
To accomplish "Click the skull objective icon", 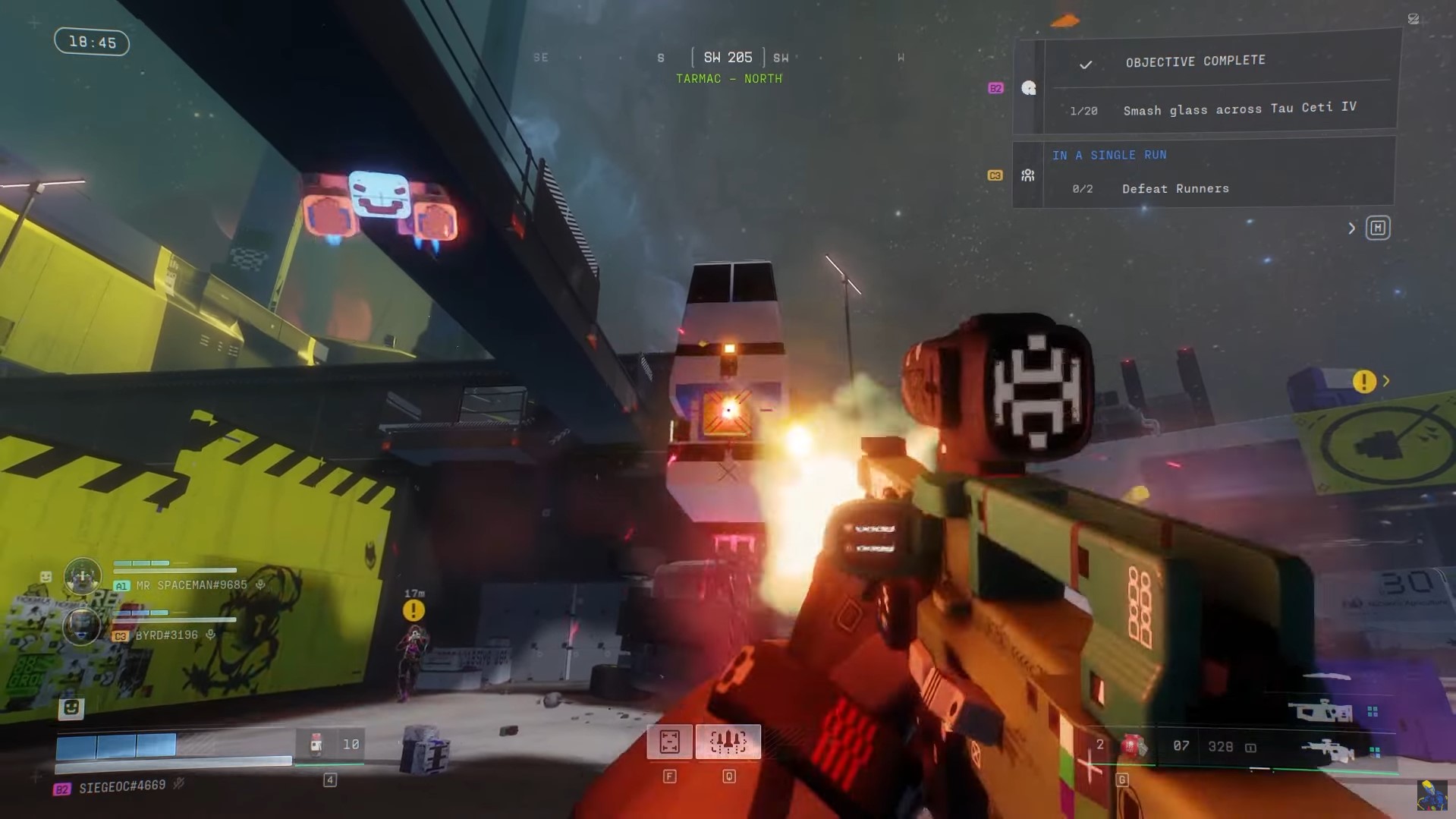I will 1028,88.
